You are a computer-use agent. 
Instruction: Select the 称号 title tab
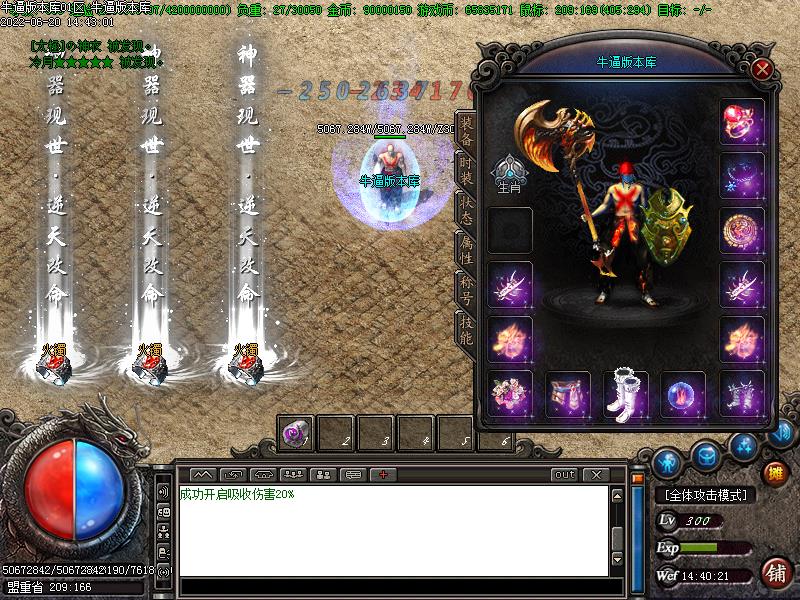point(465,289)
